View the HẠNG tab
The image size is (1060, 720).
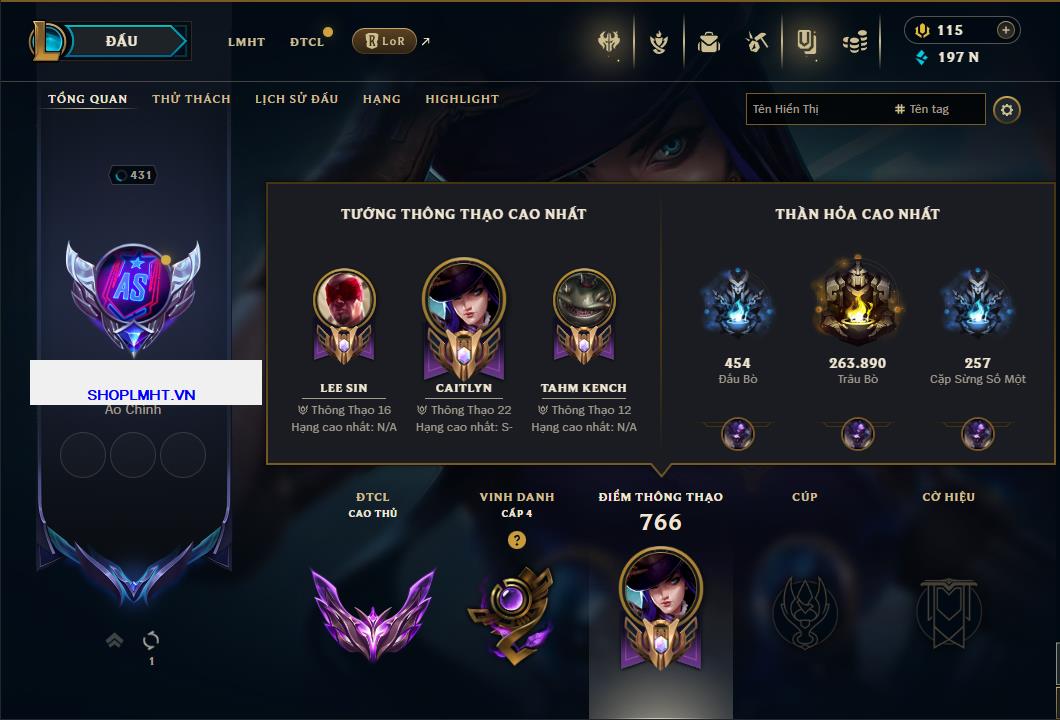click(381, 99)
